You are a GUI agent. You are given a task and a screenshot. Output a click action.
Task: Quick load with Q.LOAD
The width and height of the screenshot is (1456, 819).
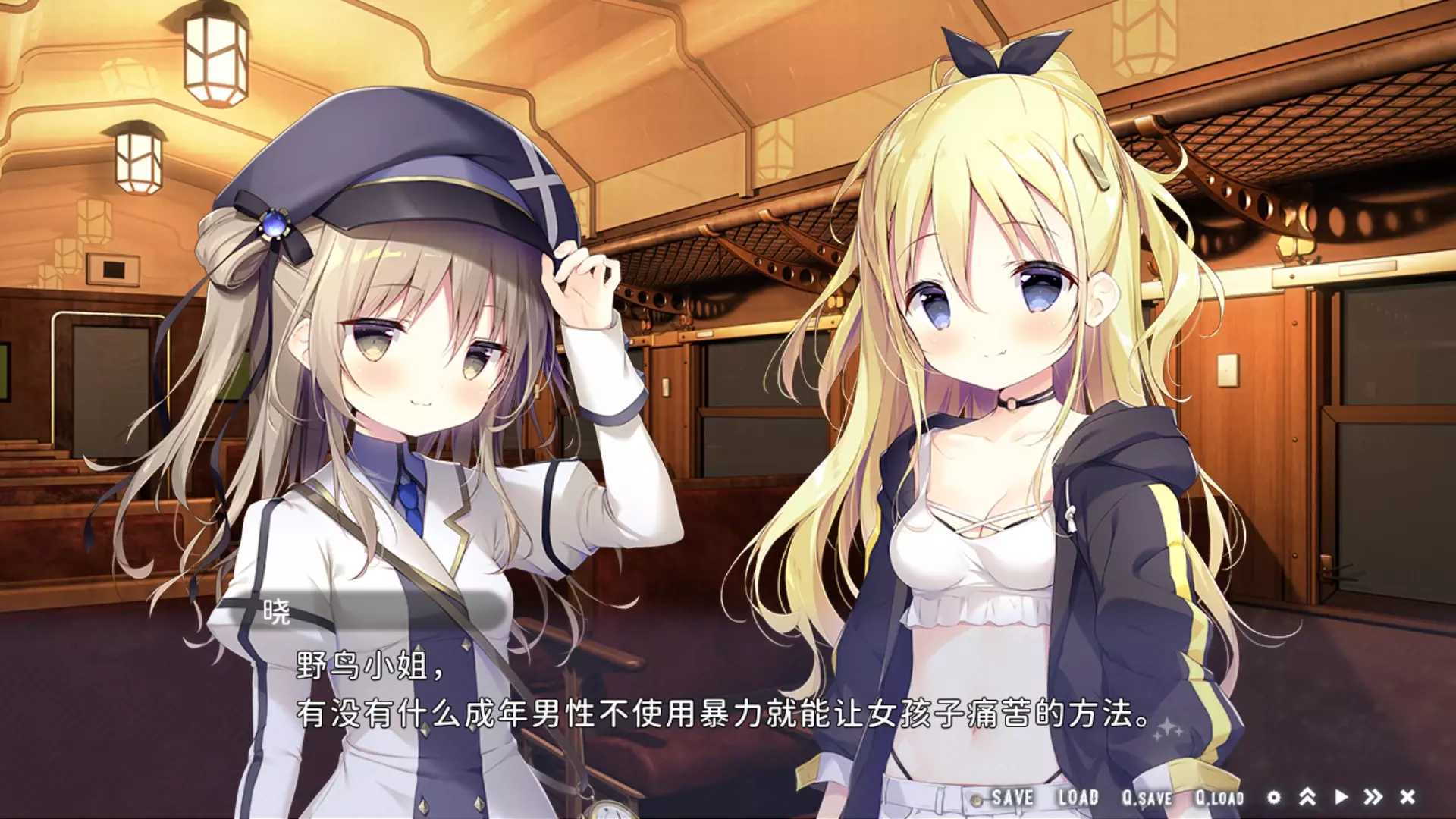(1219, 798)
